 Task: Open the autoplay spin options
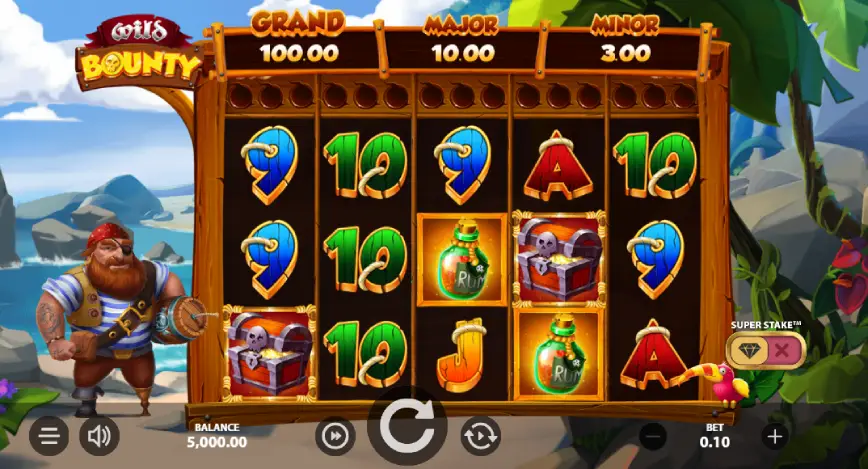(480, 436)
